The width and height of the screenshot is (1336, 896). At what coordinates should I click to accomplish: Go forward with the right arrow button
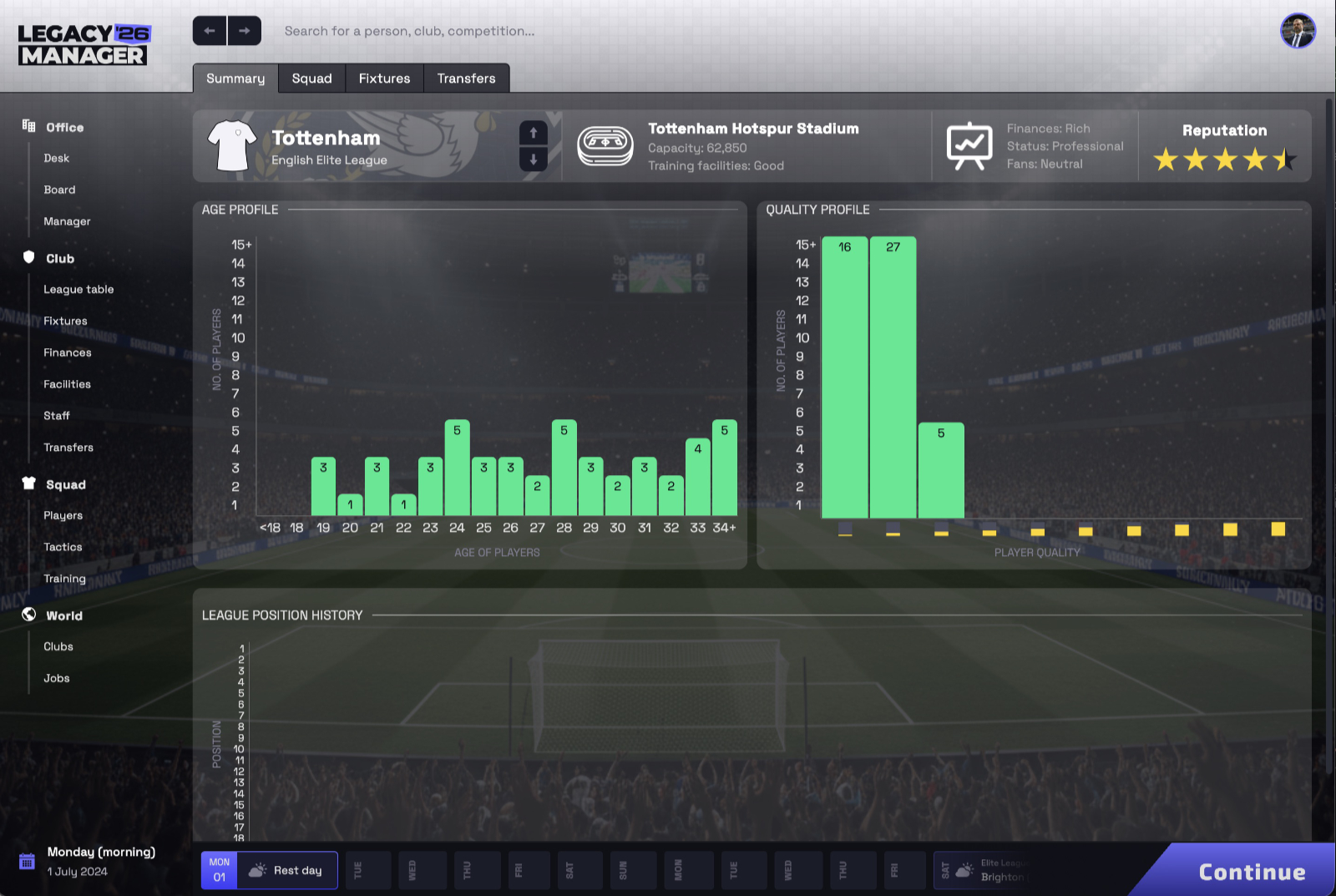click(x=244, y=31)
